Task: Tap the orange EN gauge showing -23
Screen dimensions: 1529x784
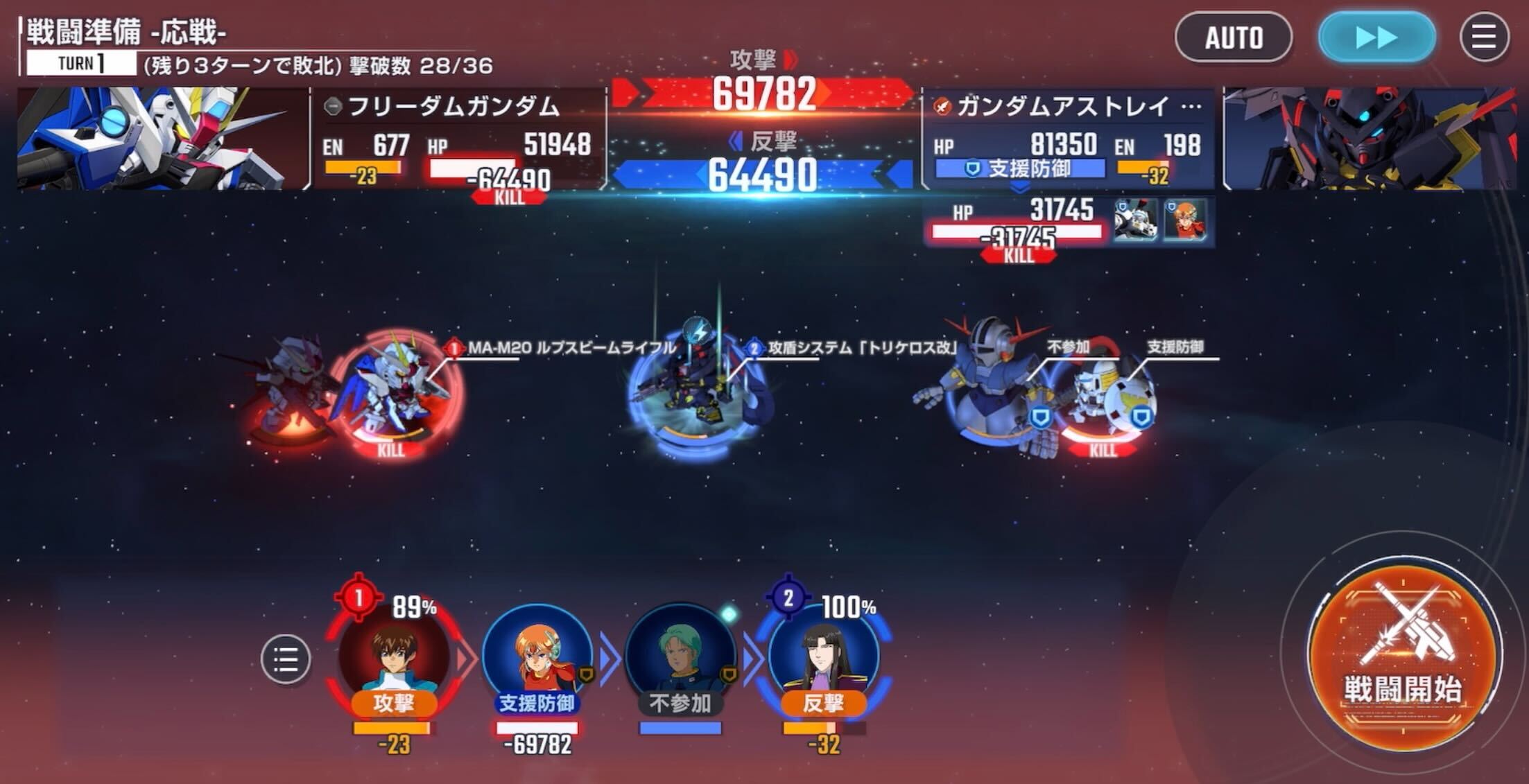Action: point(362,166)
